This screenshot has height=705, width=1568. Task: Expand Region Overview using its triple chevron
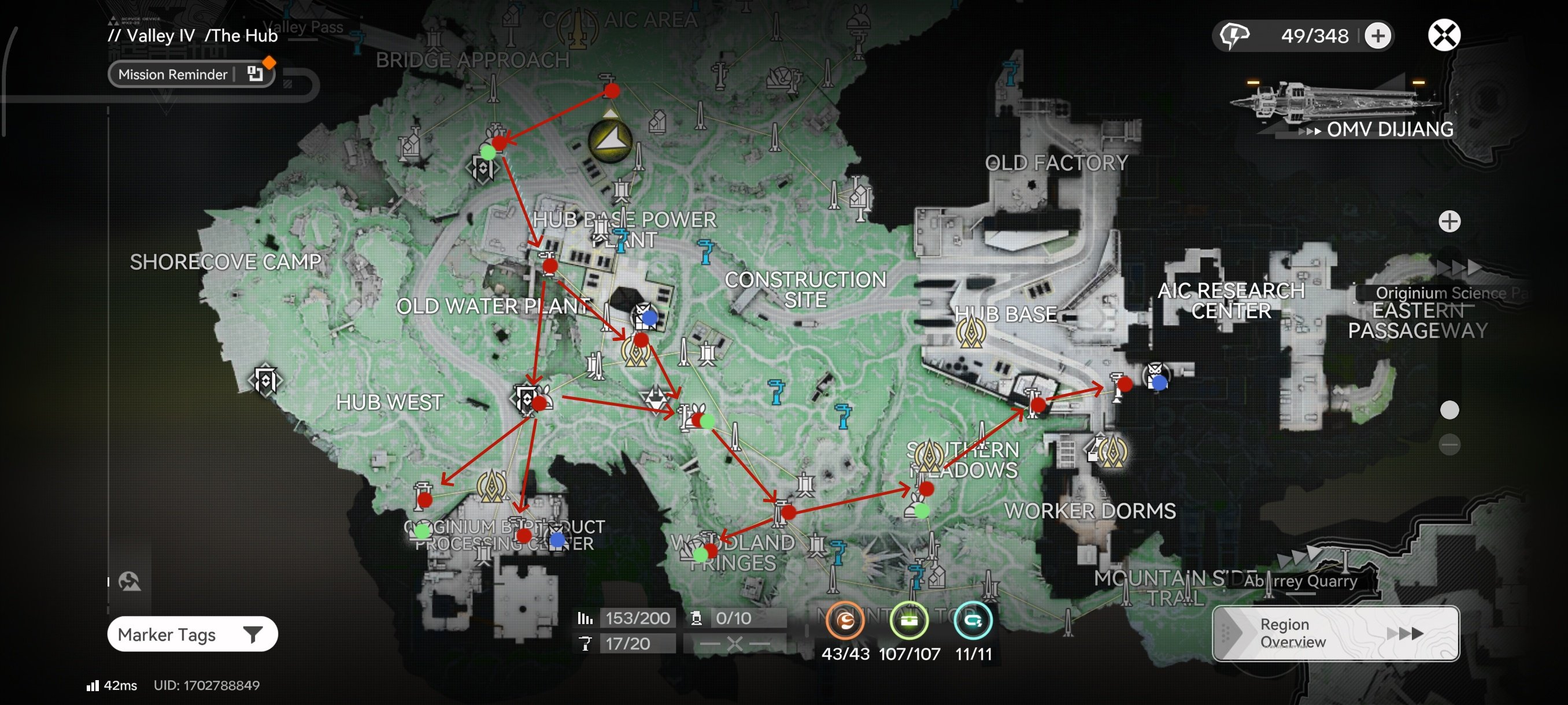[1407, 633]
